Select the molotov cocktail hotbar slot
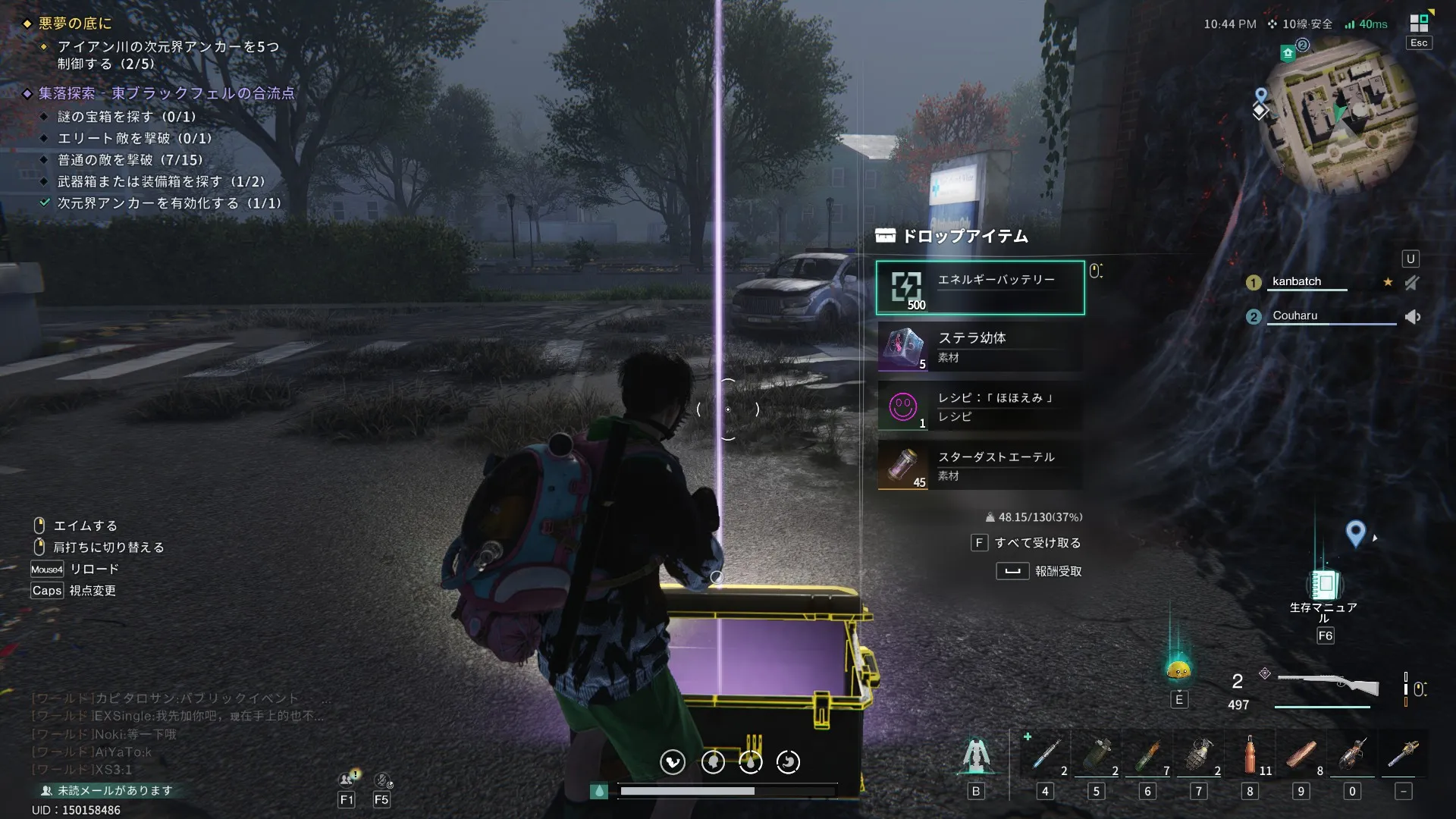The width and height of the screenshot is (1456, 819). (x=1147, y=755)
